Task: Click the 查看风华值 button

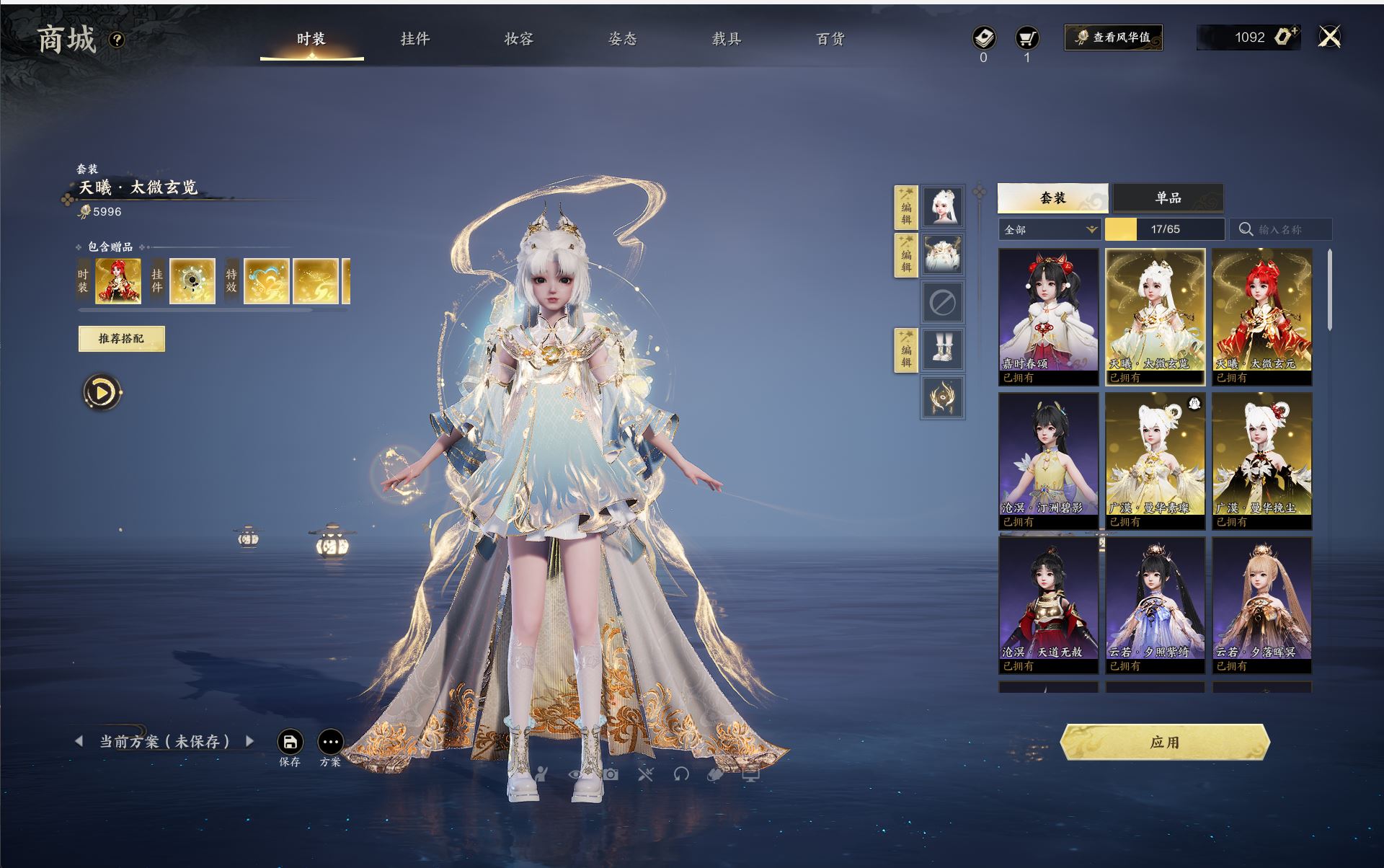Action: coord(1113,37)
